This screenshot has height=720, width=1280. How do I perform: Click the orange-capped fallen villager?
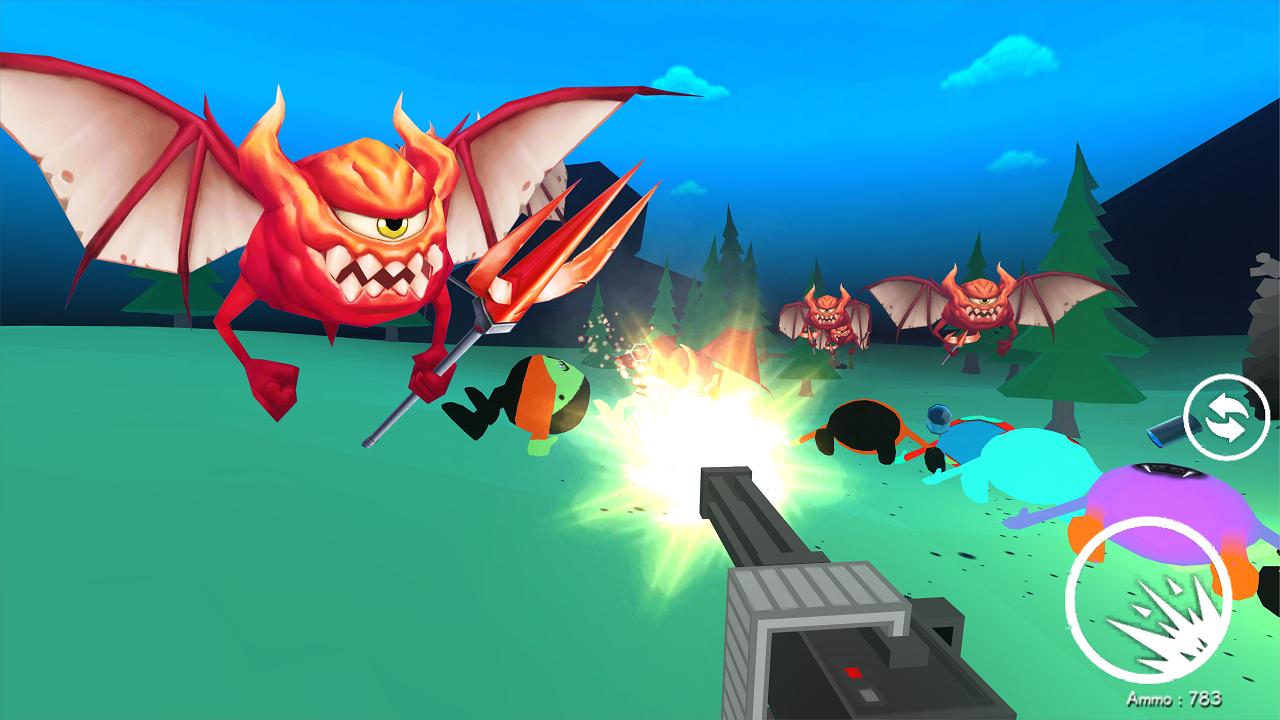coord(540,400)
